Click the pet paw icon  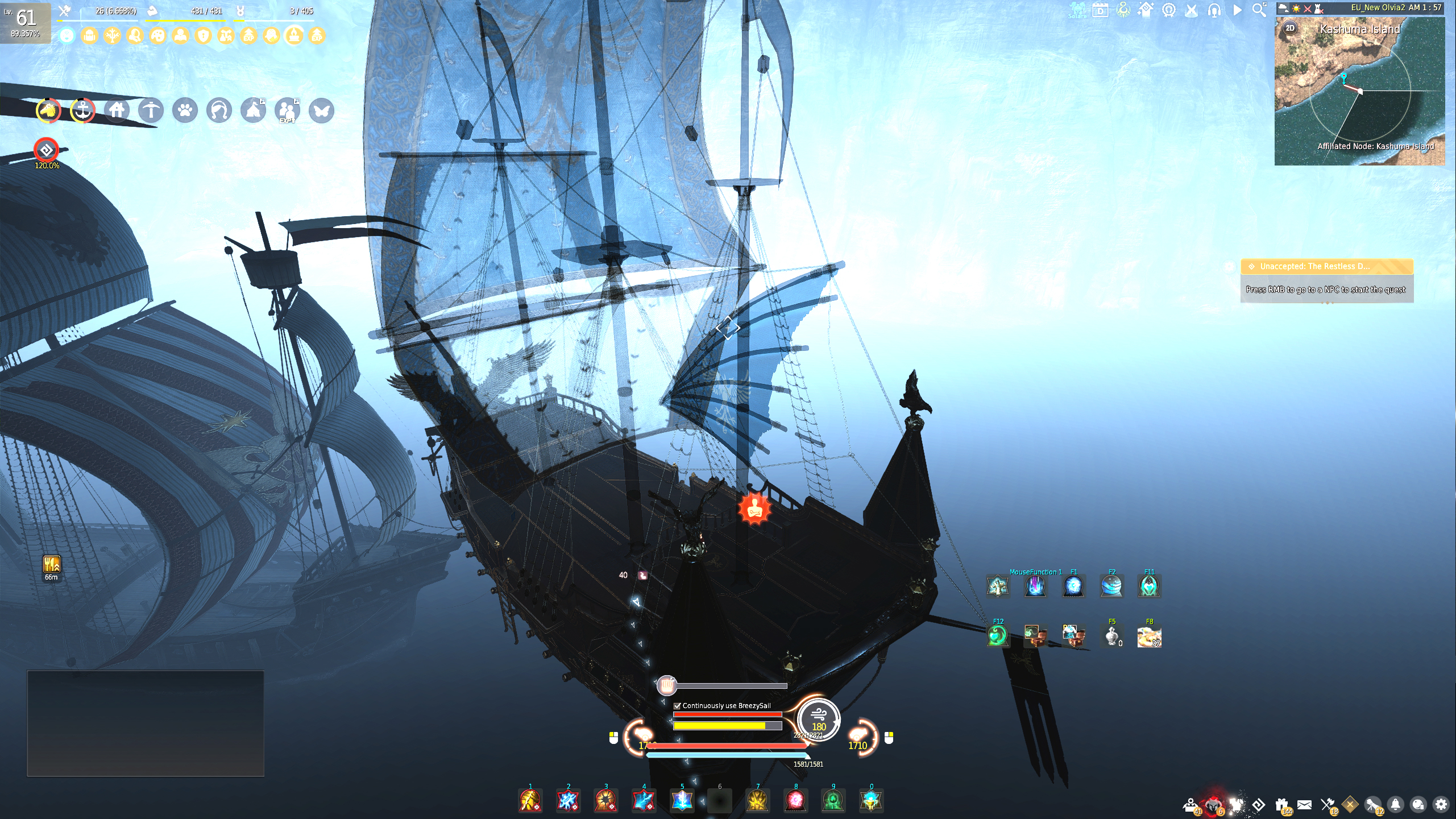[x=185, y=111]
